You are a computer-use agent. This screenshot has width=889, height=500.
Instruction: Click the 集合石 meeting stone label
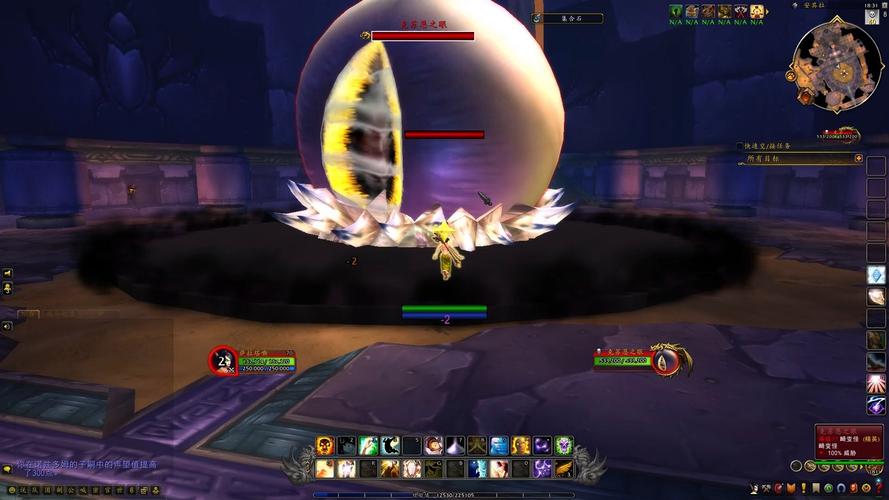click(x=567, y=18)
